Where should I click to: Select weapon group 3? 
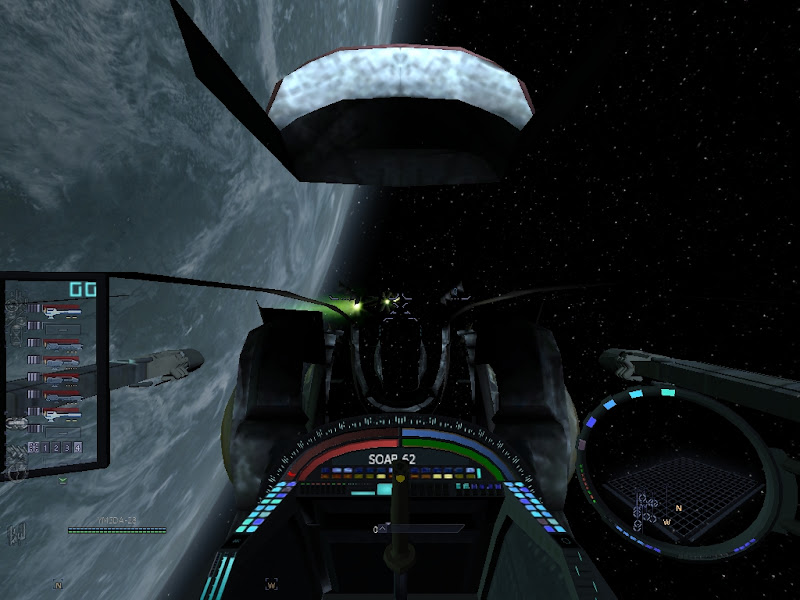[67, 446]
